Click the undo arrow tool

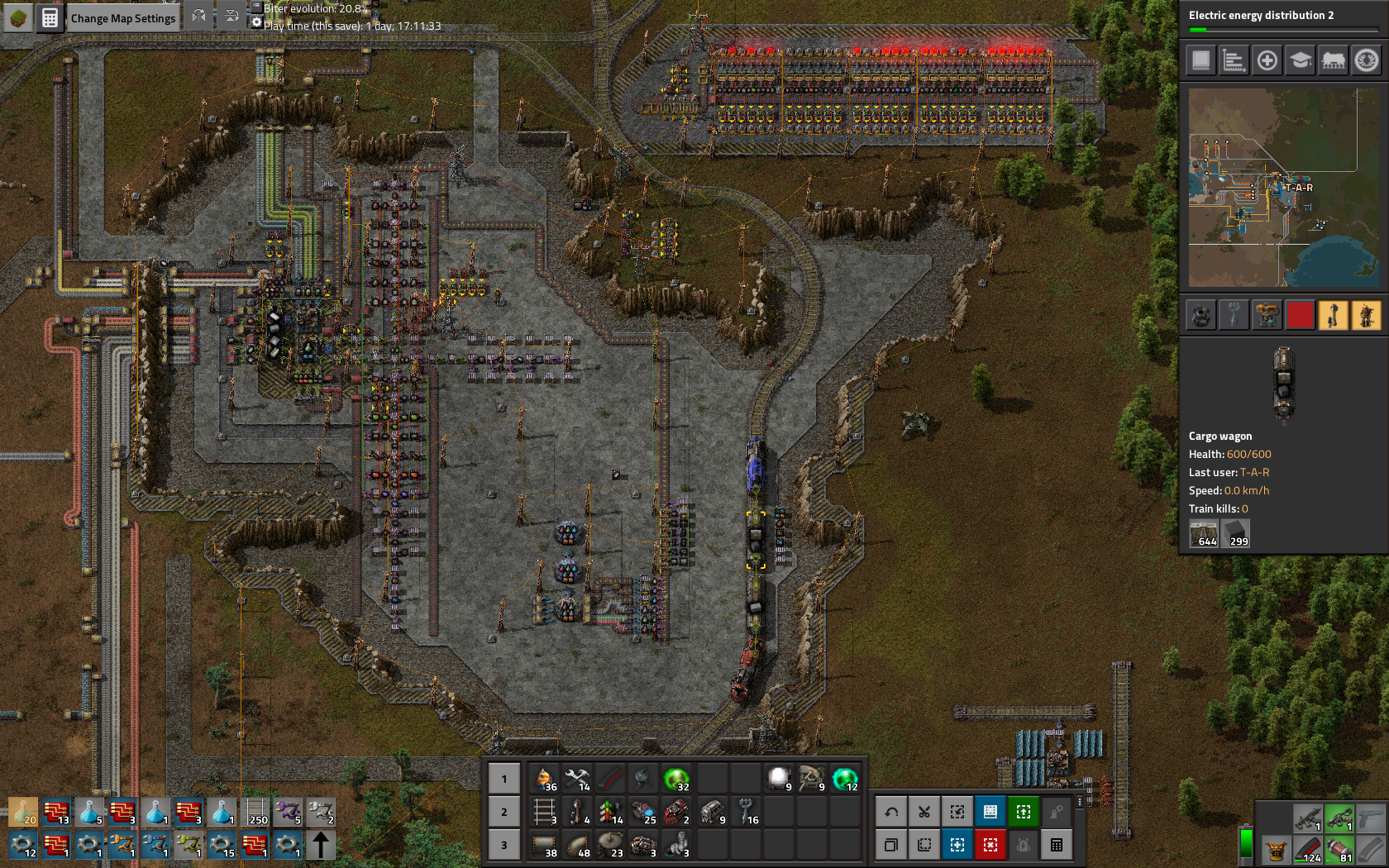[891, 812]
